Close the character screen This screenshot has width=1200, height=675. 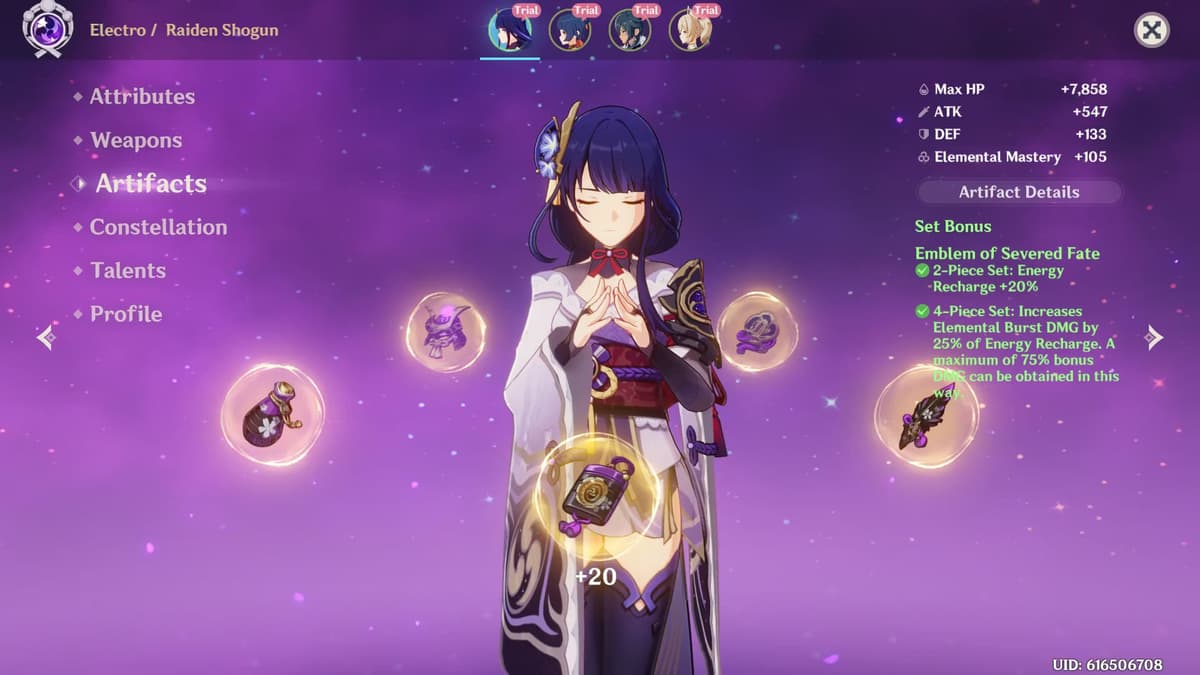(x=1152, y=31)
